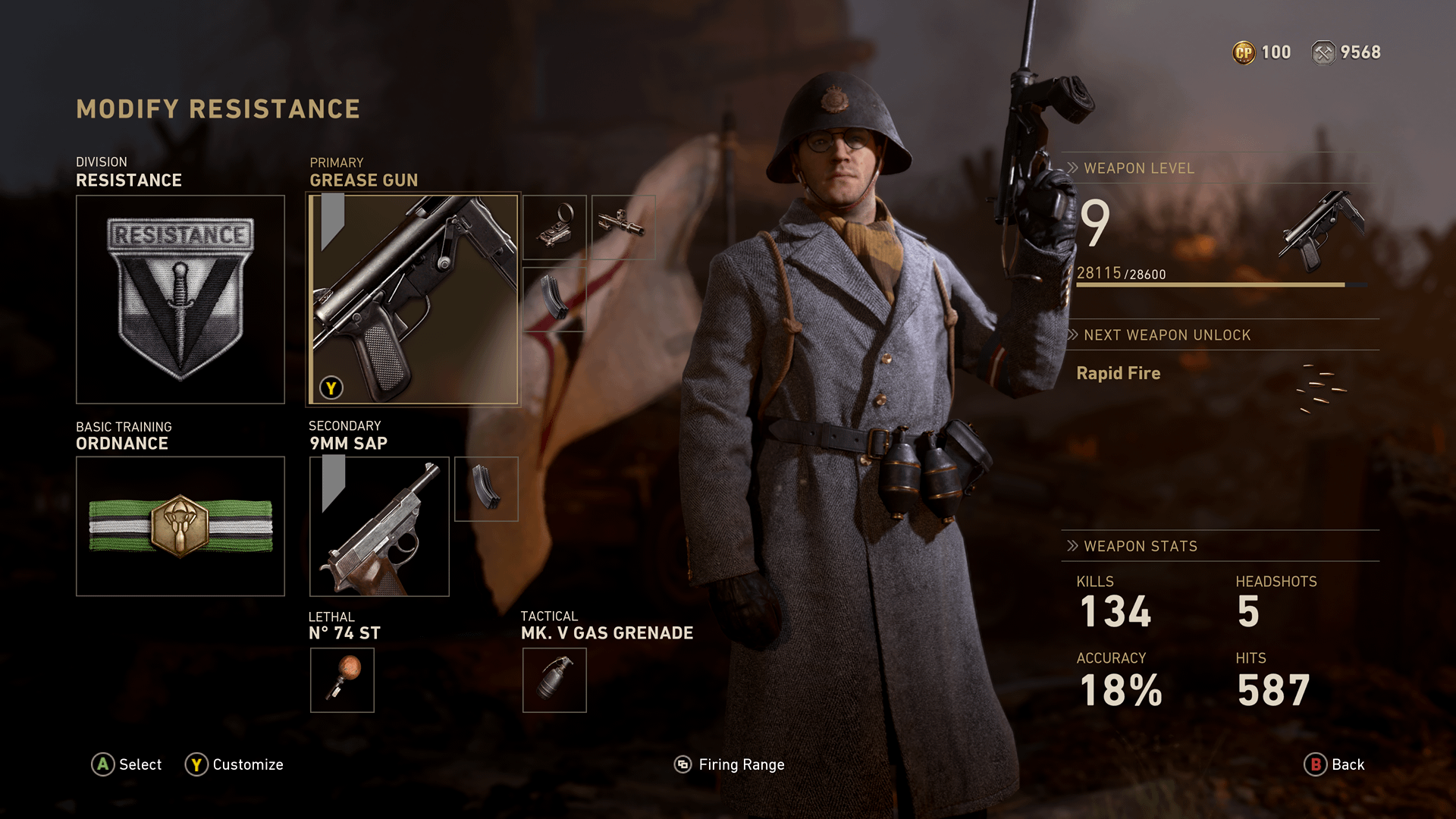This screenshot has width=1456, height=819.
Task: Select the Resistance division badge
Action: click(180, 300)
